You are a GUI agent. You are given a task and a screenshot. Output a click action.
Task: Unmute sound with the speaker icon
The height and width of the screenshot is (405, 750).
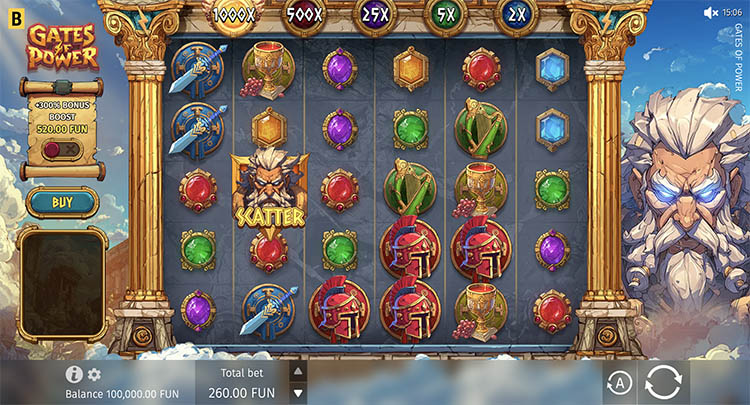(711, 12)
